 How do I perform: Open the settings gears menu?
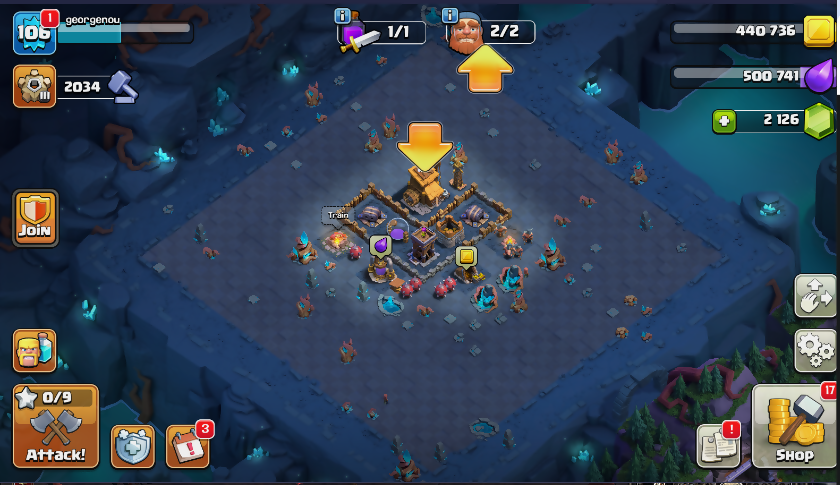pos(816,349)
